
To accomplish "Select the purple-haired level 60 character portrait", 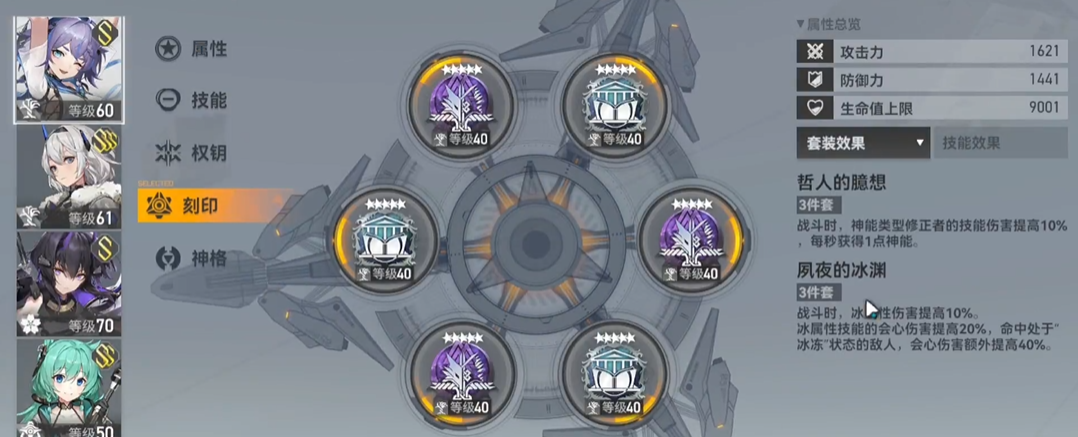I will (x=67, y=70).
